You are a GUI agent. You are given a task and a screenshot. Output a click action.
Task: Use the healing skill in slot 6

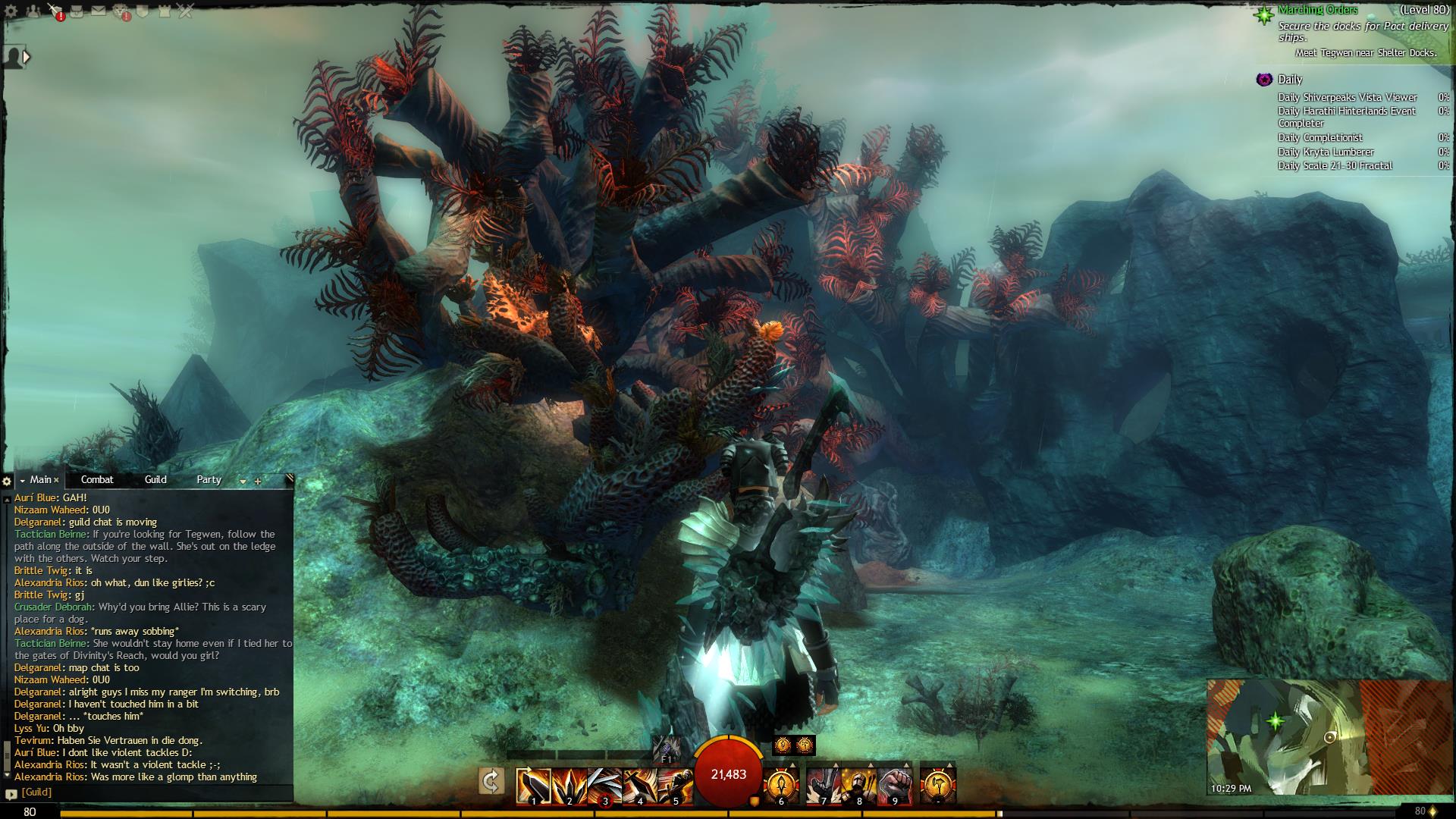tap(781, 786)
